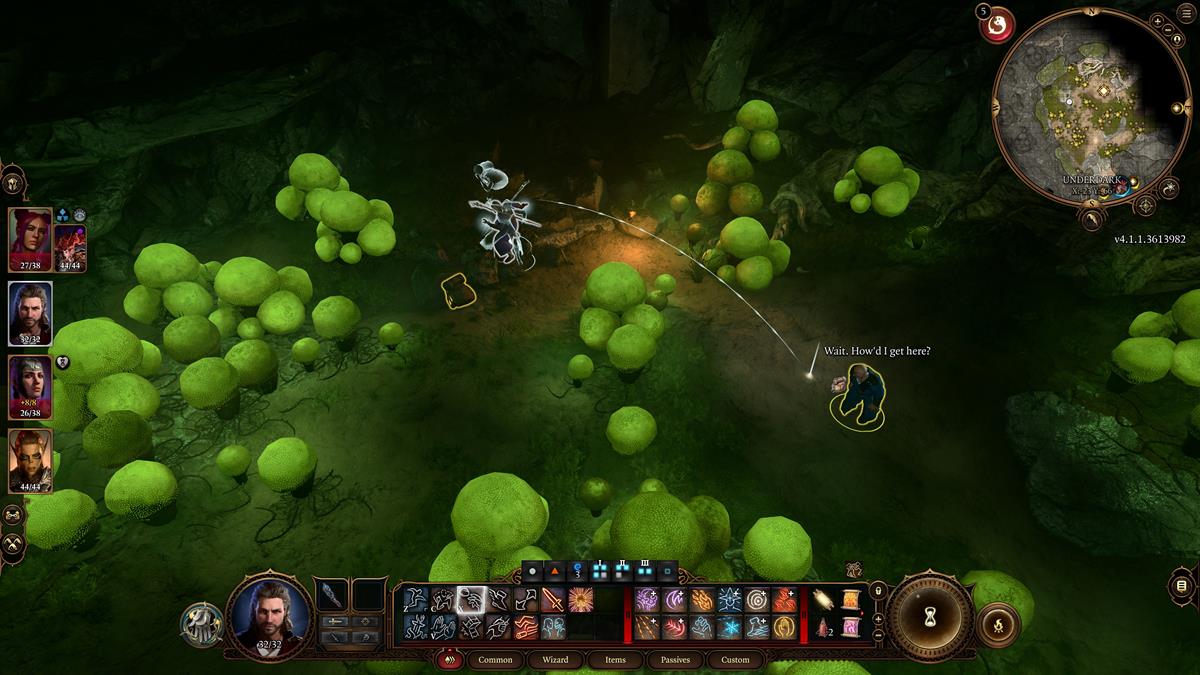
Task: Open the Items hotbar tab
Action: tap(615, 660)
